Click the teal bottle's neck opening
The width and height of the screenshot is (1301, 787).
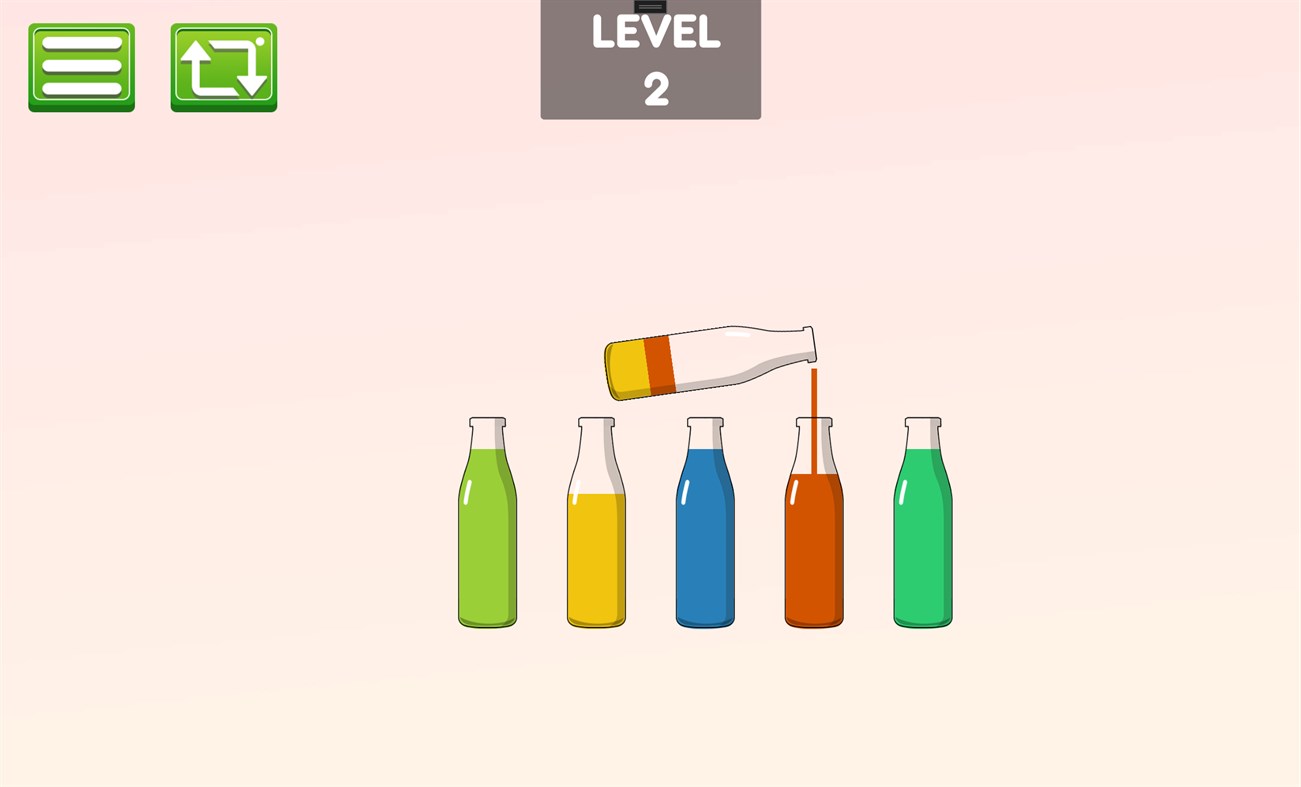click(x=921, y=422)
